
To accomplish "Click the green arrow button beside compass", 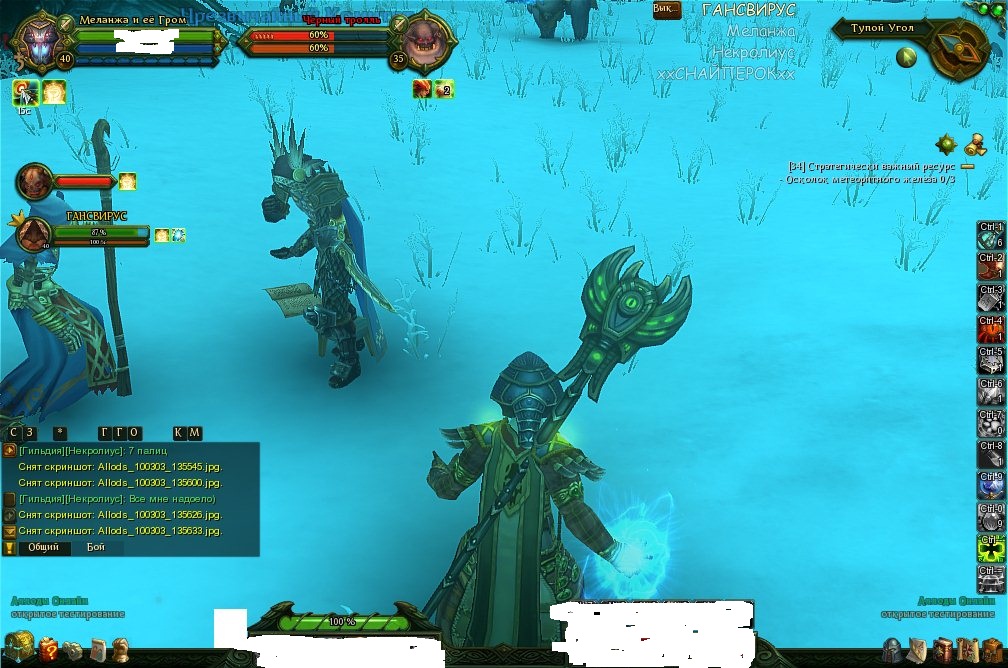I will click(x=906, y=57).
